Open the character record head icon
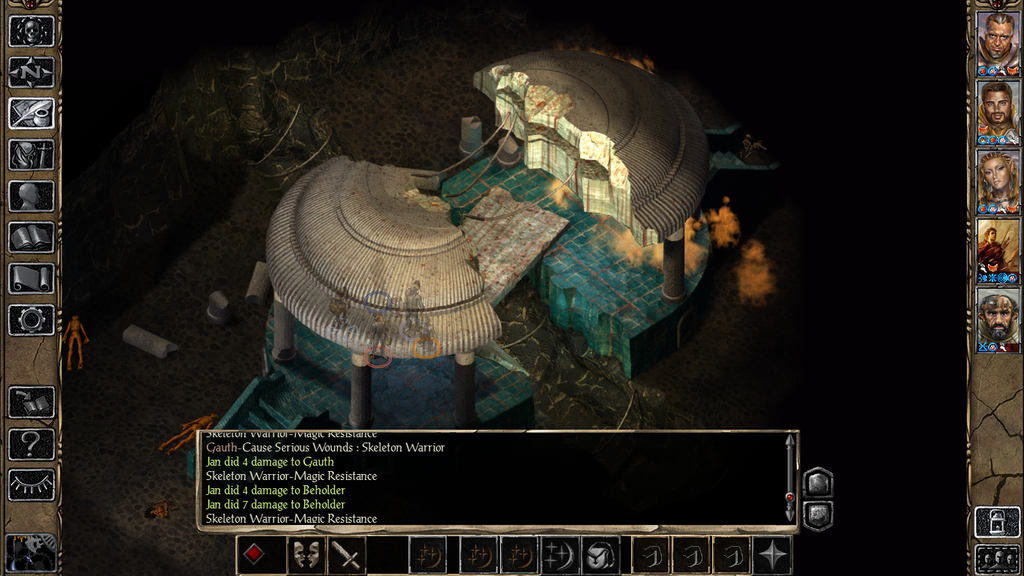This screenshot has height=576, width=1024. [x=31, y=196]
